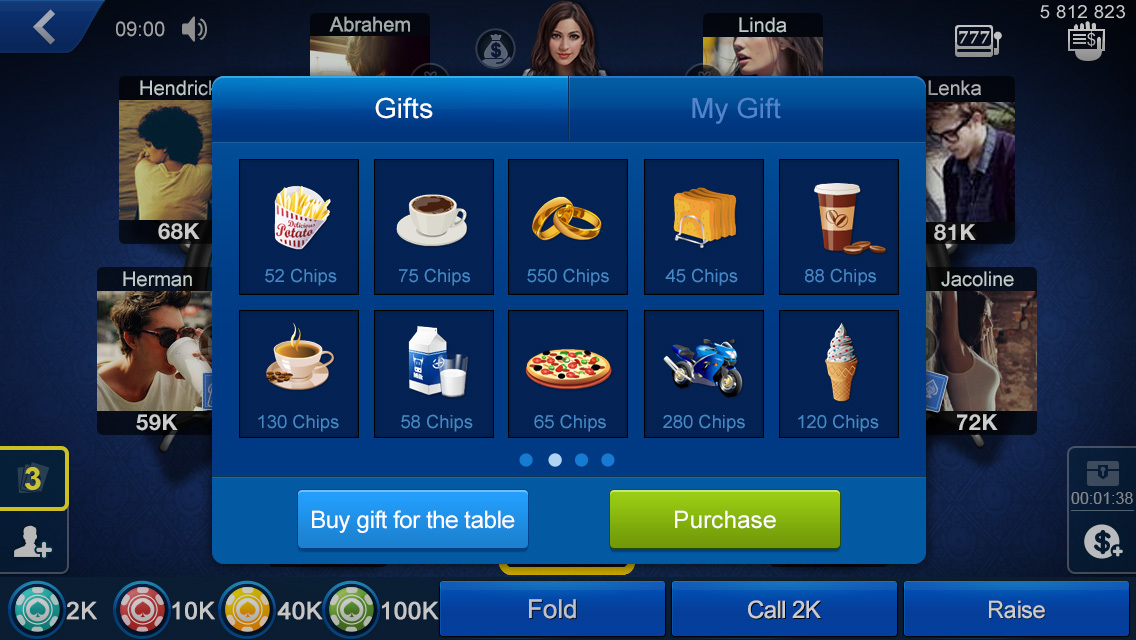Viewport: 1136px width, 640px height.
Task: Go back using the arrow button
Action: pos(45,27)
